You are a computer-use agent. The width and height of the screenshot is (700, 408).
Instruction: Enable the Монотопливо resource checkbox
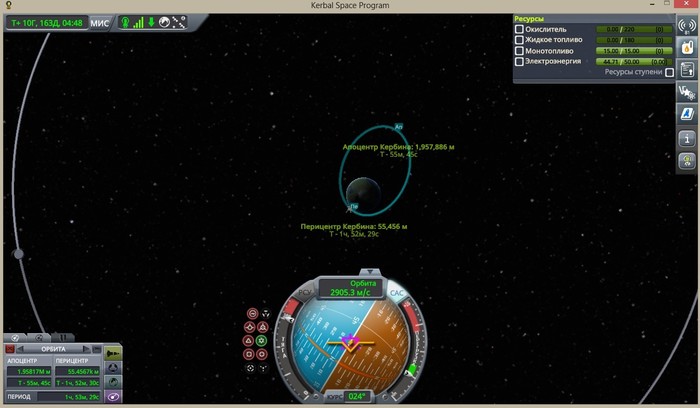tap(519, 51)
